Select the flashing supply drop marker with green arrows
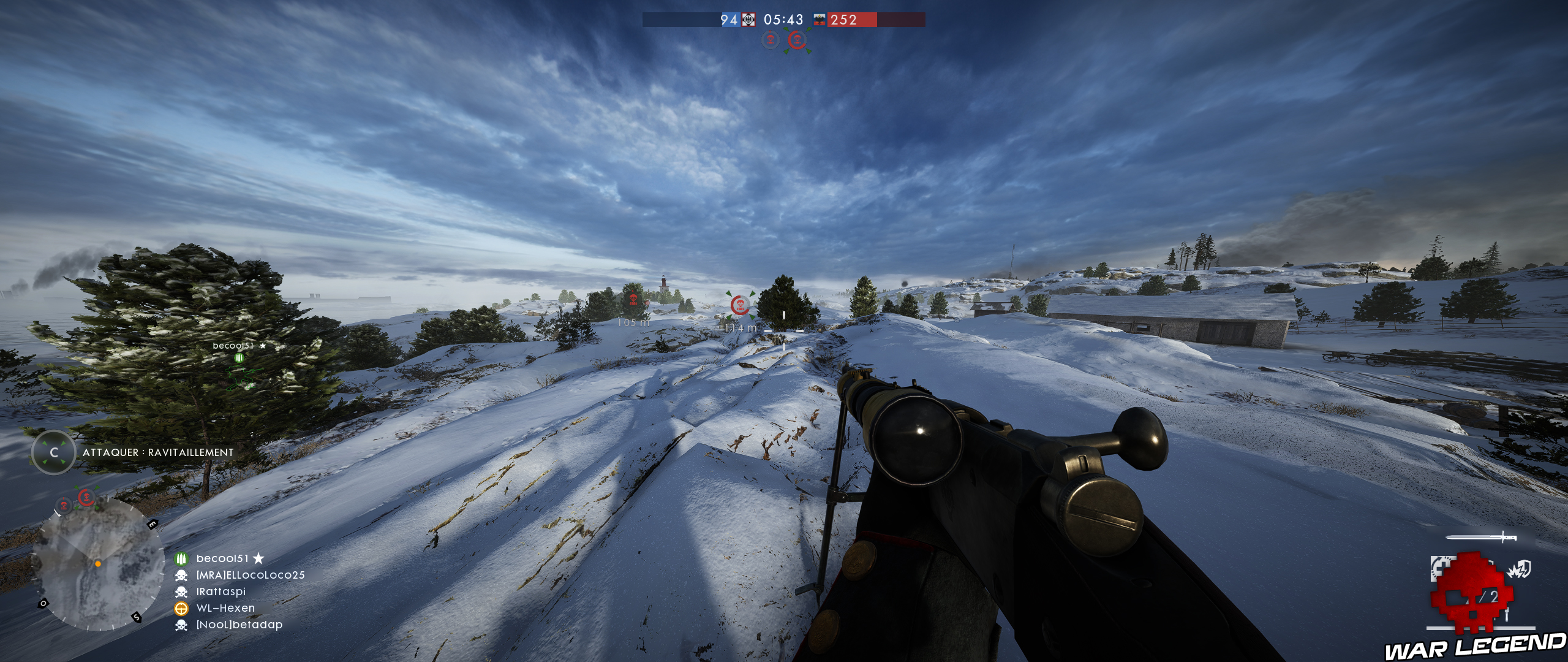 797,40
